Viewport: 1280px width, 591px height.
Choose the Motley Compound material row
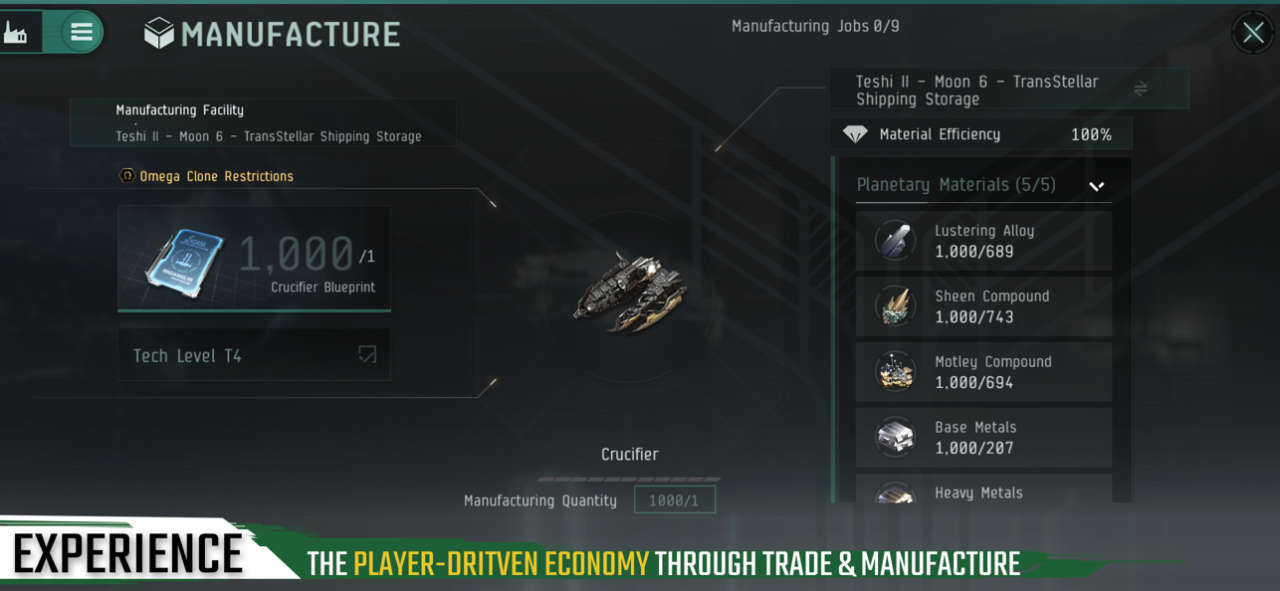pyautogui.click(x=983, y=372)
